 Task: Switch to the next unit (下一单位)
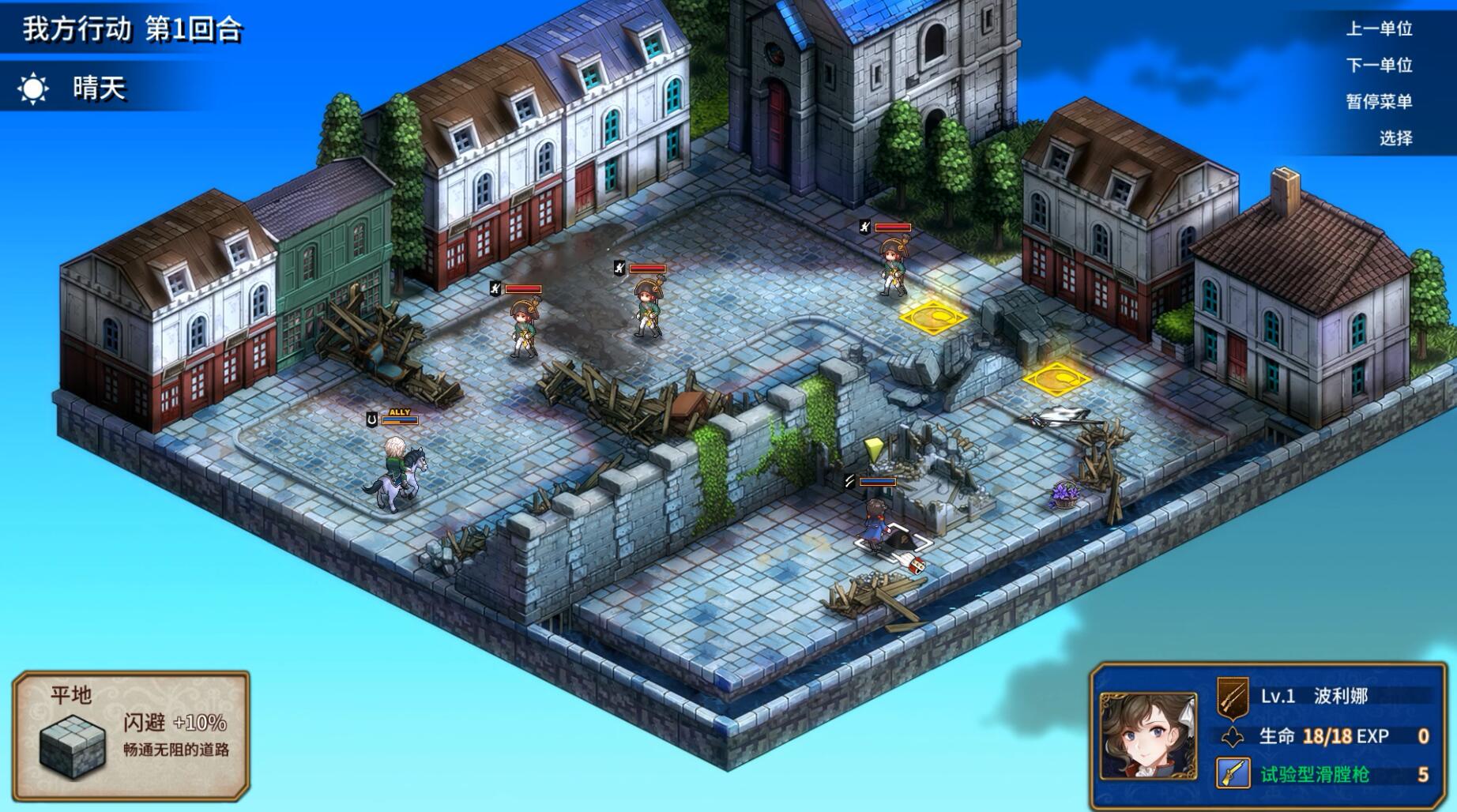click(1379, 66)
